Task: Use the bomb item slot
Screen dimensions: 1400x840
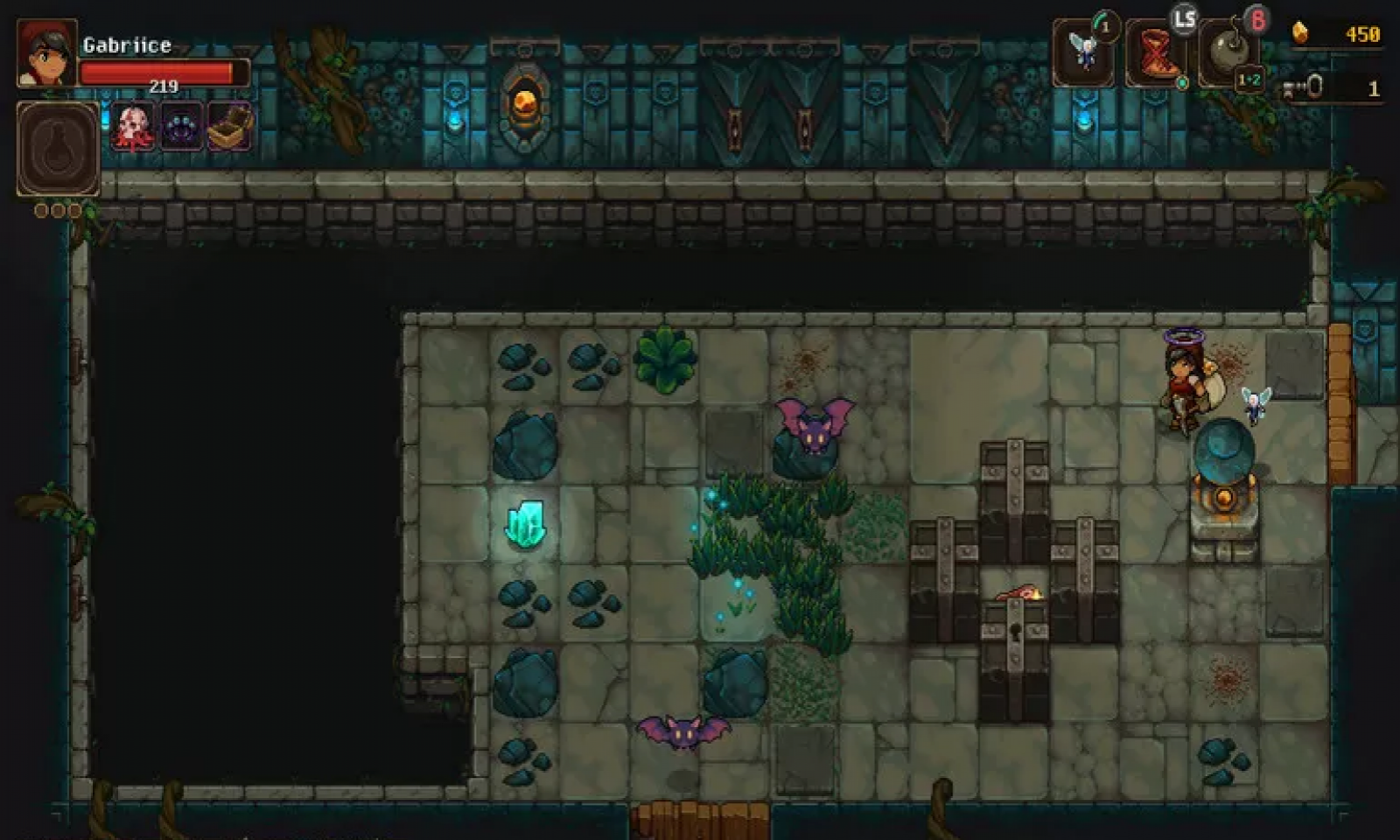Action: coord(1228,54)
